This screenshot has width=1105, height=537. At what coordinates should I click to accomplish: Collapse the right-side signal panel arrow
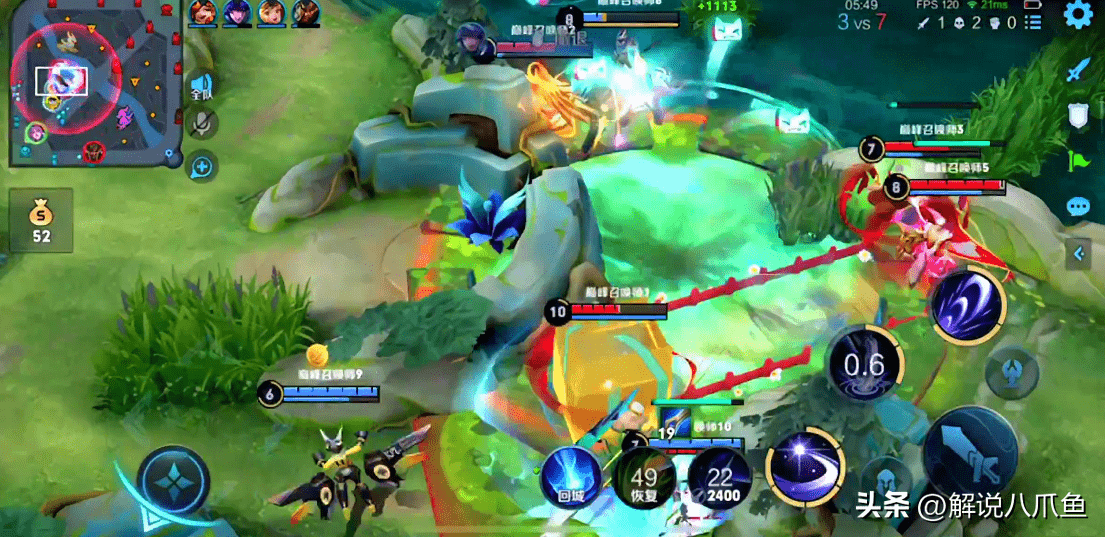1079,254
